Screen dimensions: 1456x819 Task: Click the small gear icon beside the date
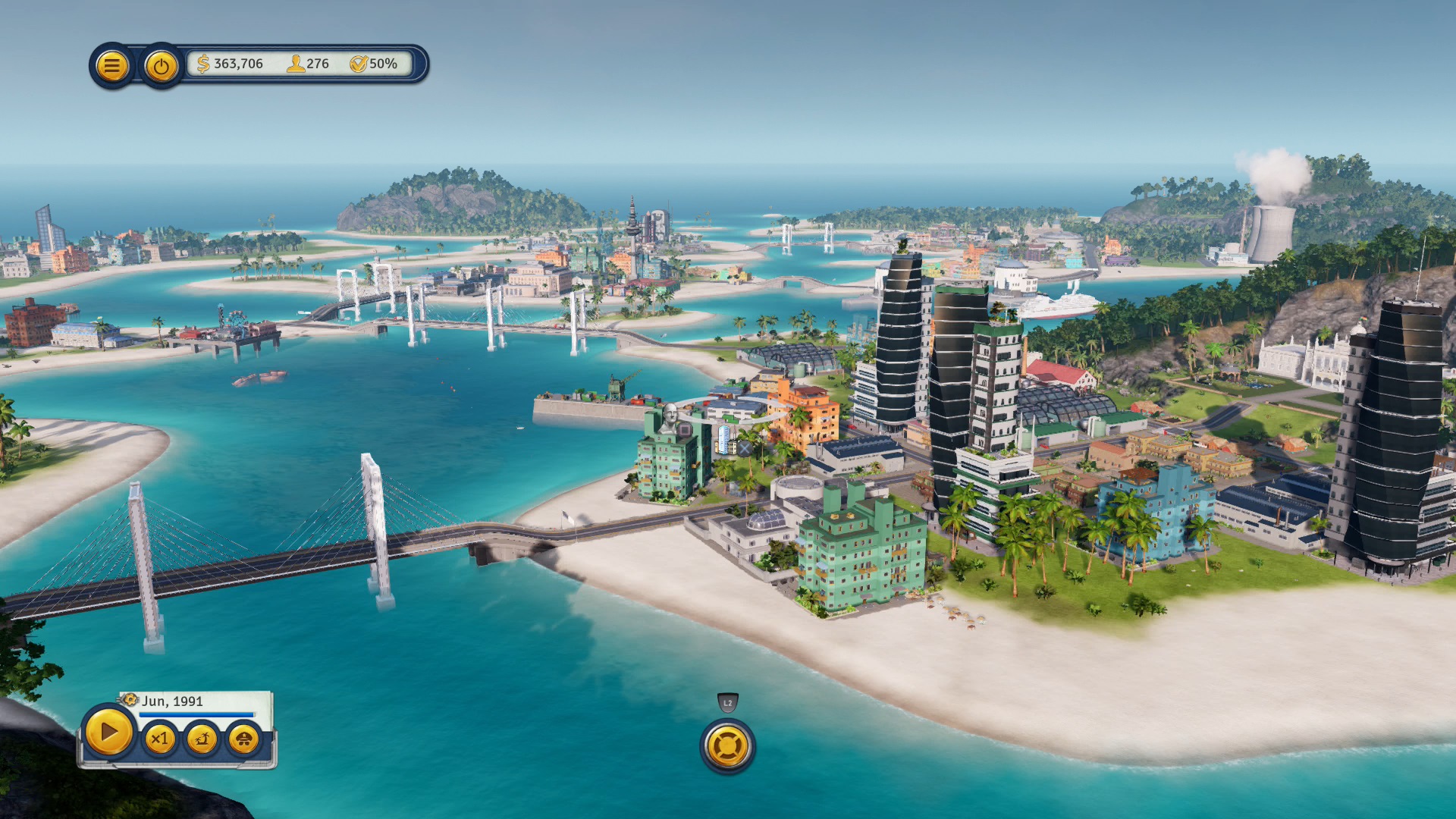point(130,699)
